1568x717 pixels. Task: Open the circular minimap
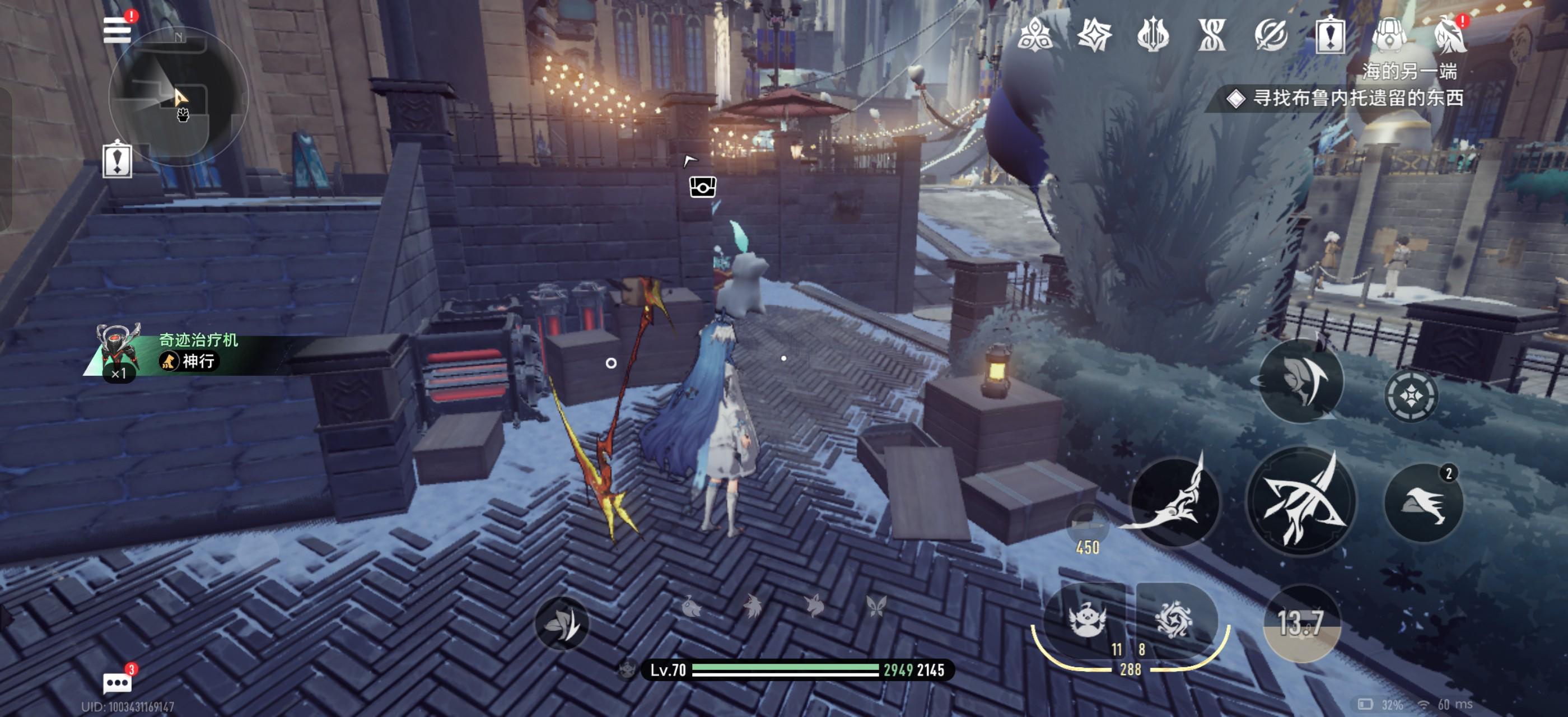(x=178, y=97)
